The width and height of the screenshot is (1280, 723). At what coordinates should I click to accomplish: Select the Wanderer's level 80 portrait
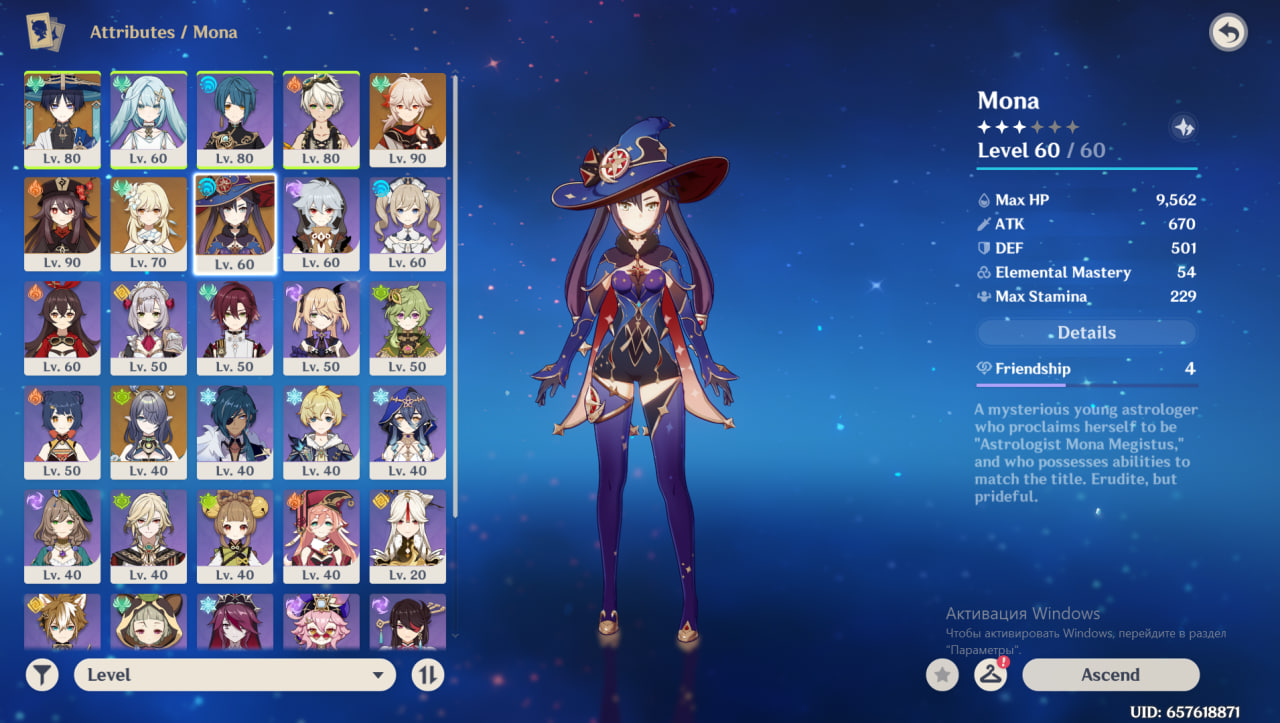[62, 119]
